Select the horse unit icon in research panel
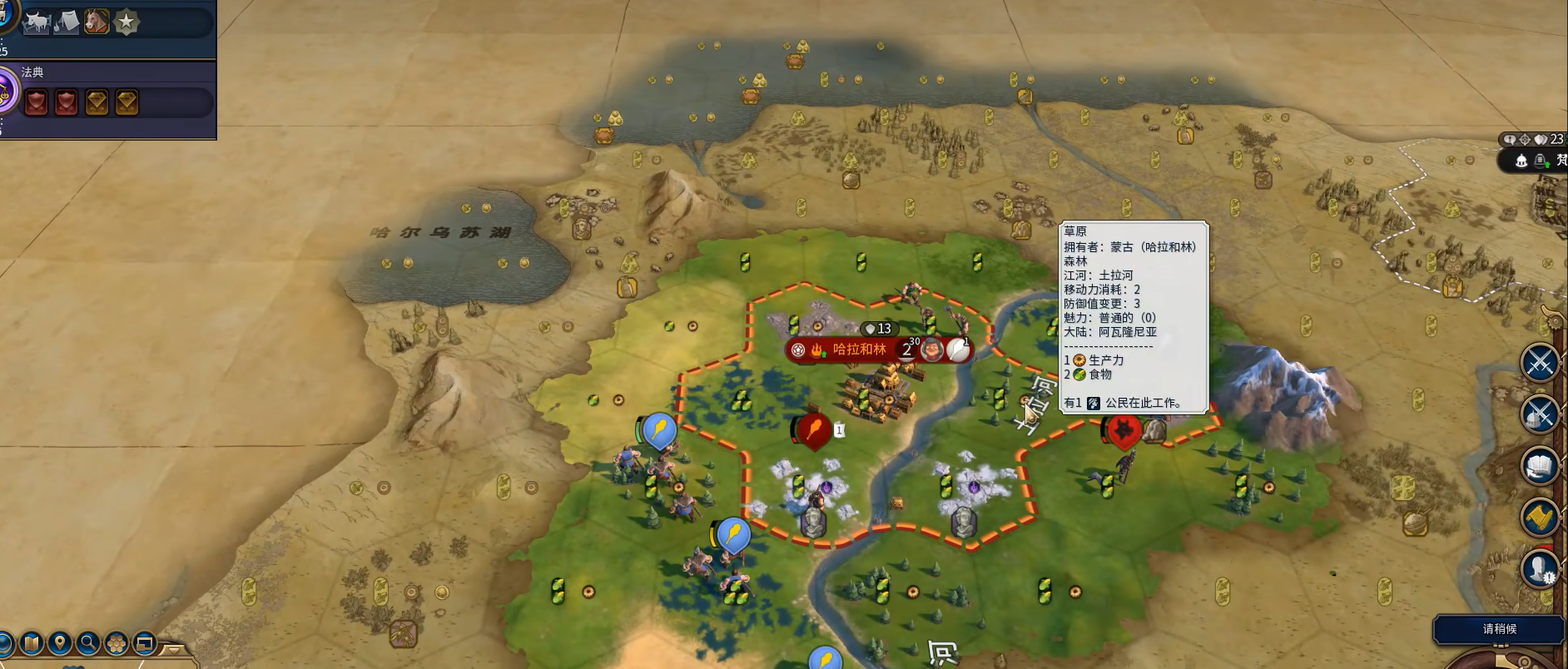Screen dimensions: 1568x669 [97, 22]
